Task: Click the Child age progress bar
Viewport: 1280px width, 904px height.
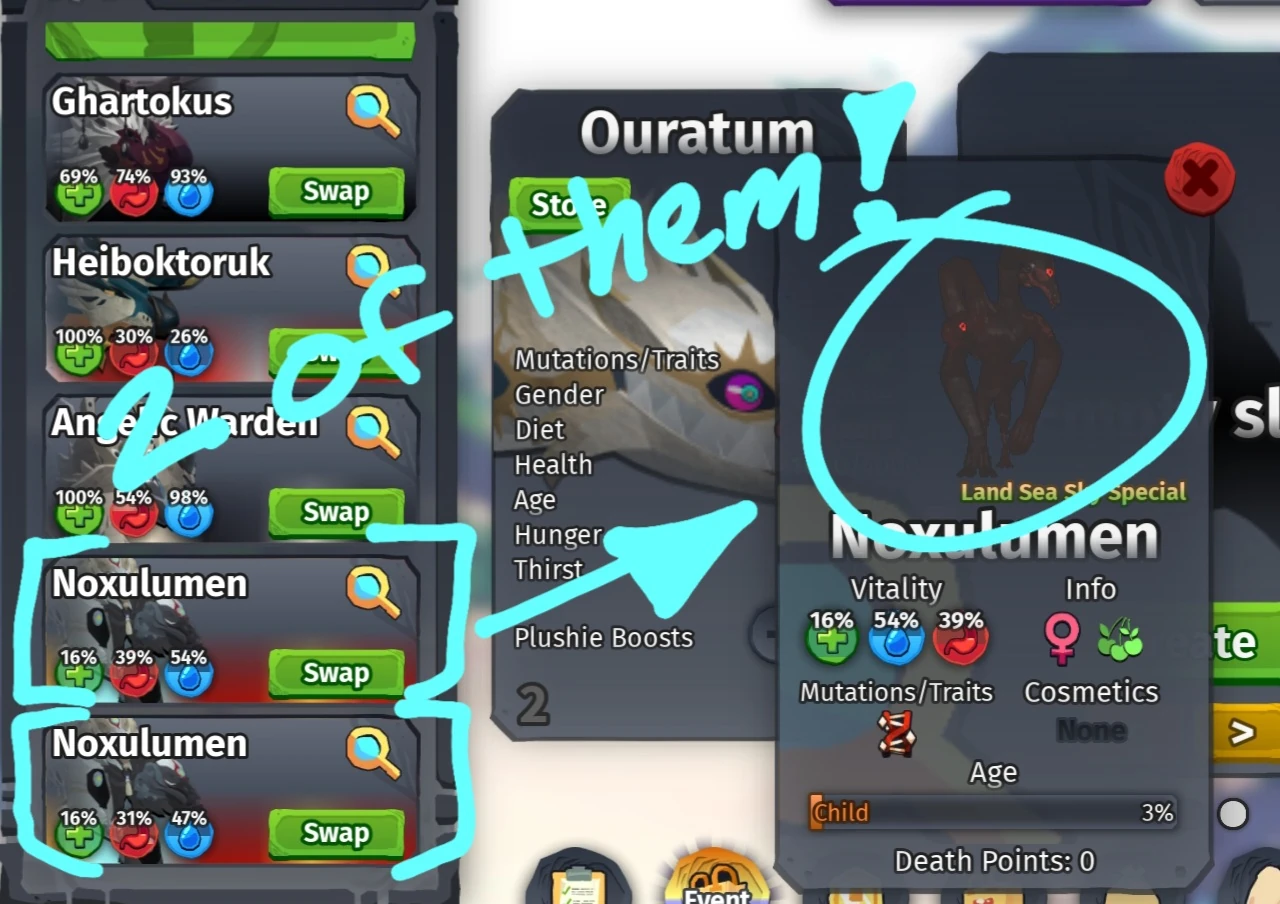Action: point(992,813)
